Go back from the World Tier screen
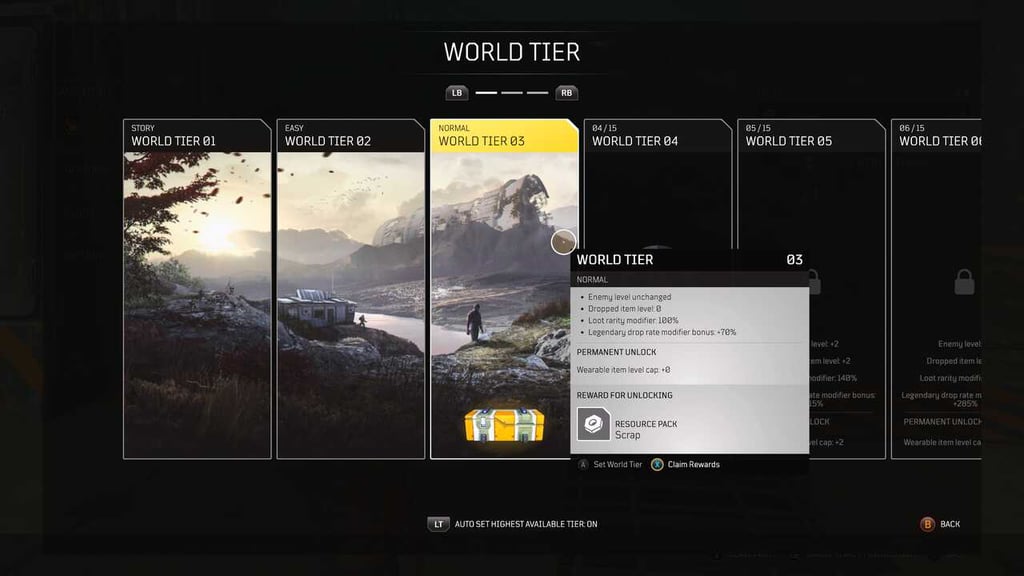The height and width of the screenshot is (576, 1024). click(940, 524)
